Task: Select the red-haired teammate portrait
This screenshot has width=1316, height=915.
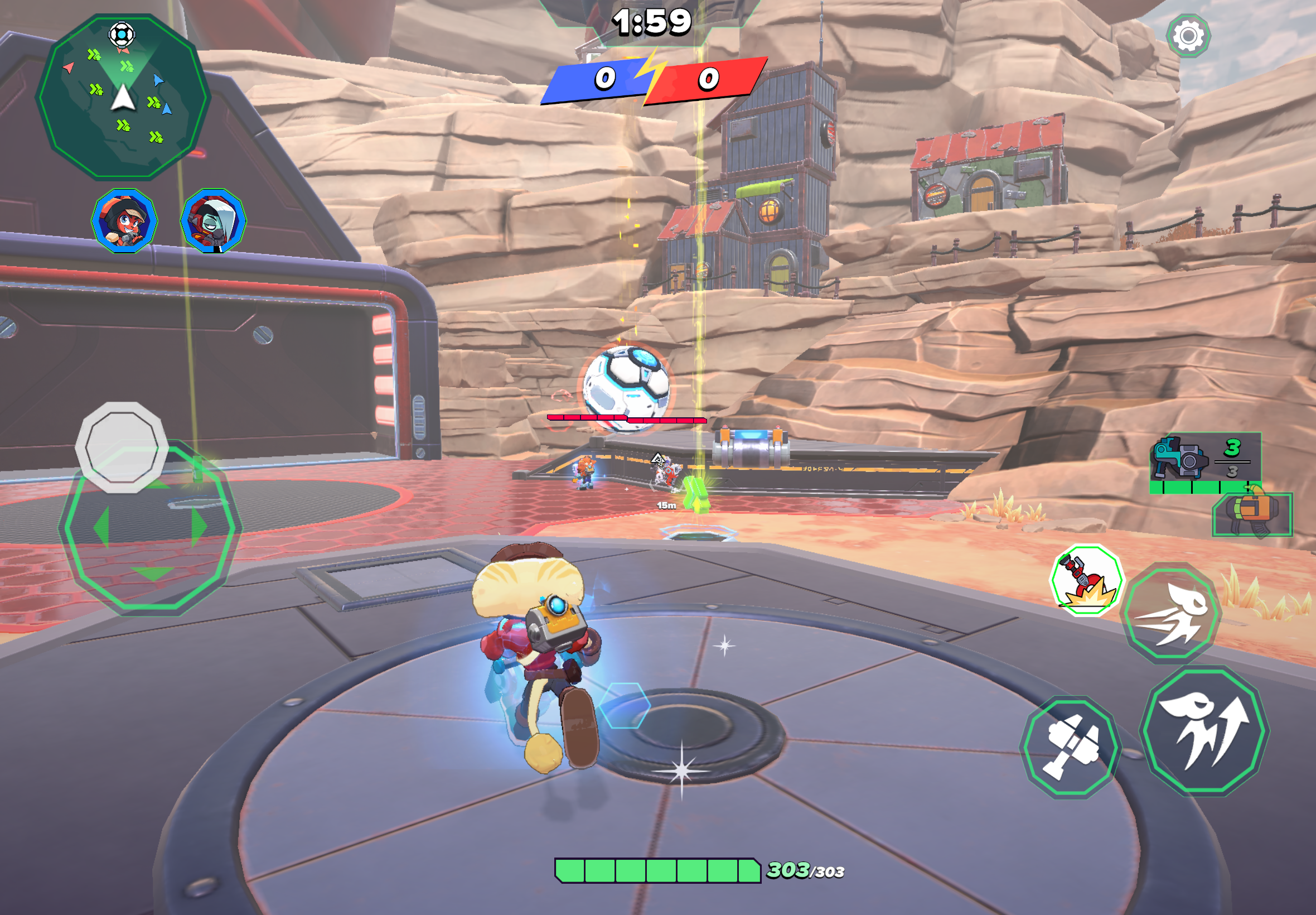Action: pos(124,221)
